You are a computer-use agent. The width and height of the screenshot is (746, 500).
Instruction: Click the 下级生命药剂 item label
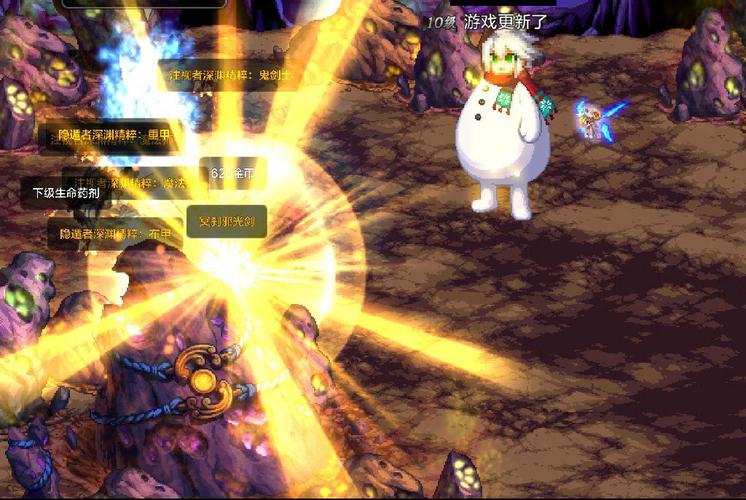[66, 193]
